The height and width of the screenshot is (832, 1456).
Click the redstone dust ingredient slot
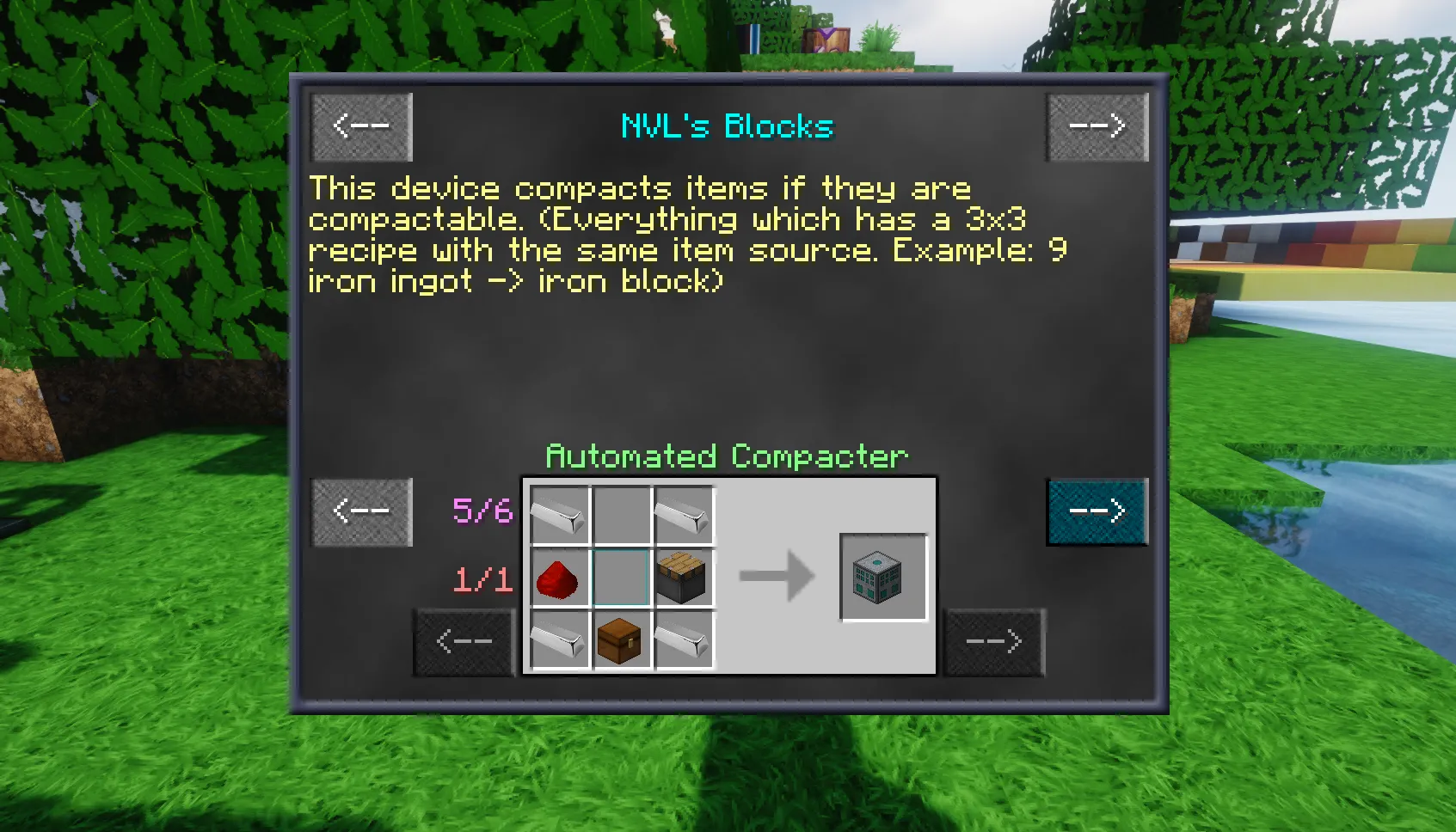coord(560,578)
